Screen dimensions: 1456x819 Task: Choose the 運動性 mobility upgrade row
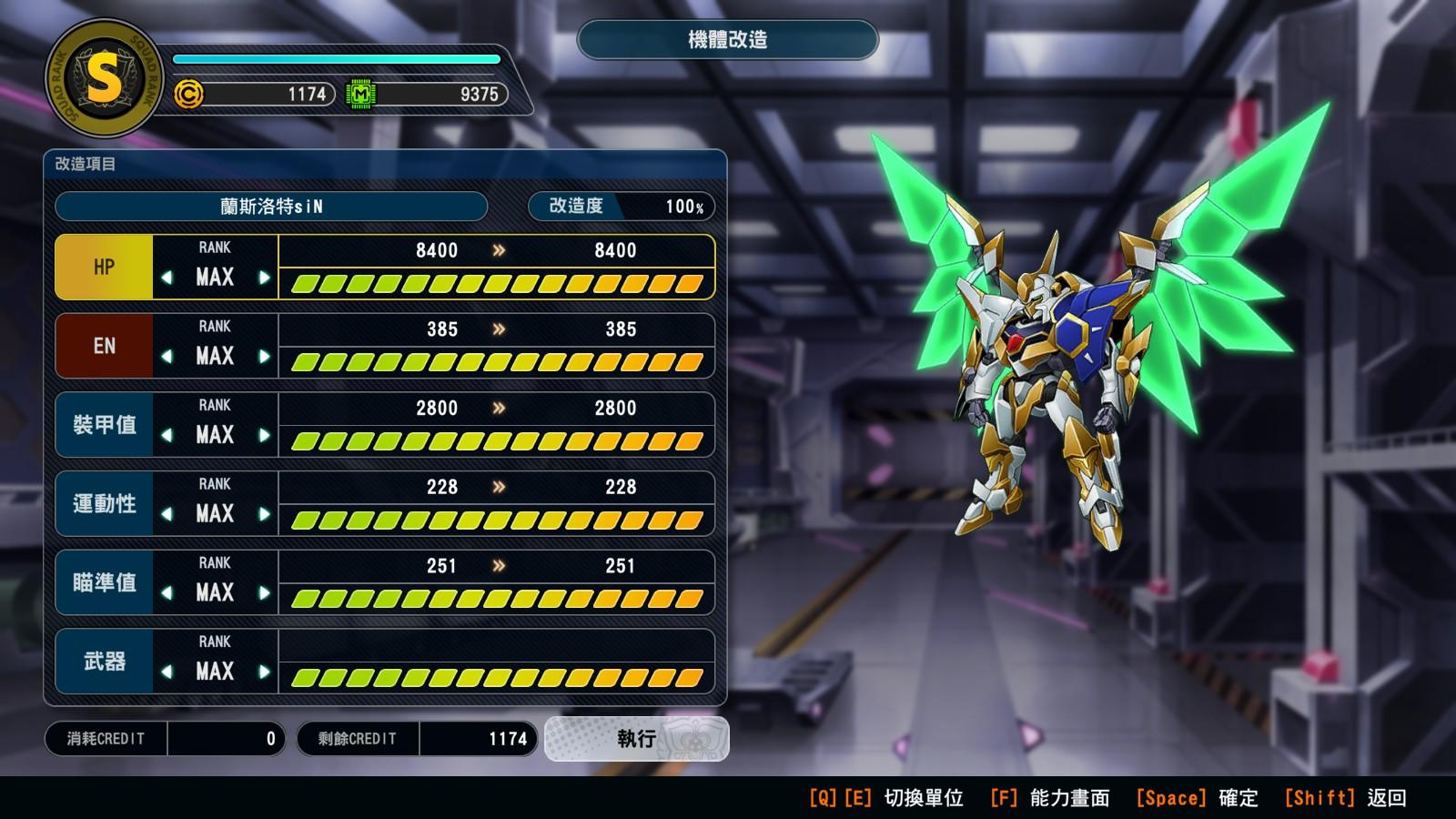[104, 504]
